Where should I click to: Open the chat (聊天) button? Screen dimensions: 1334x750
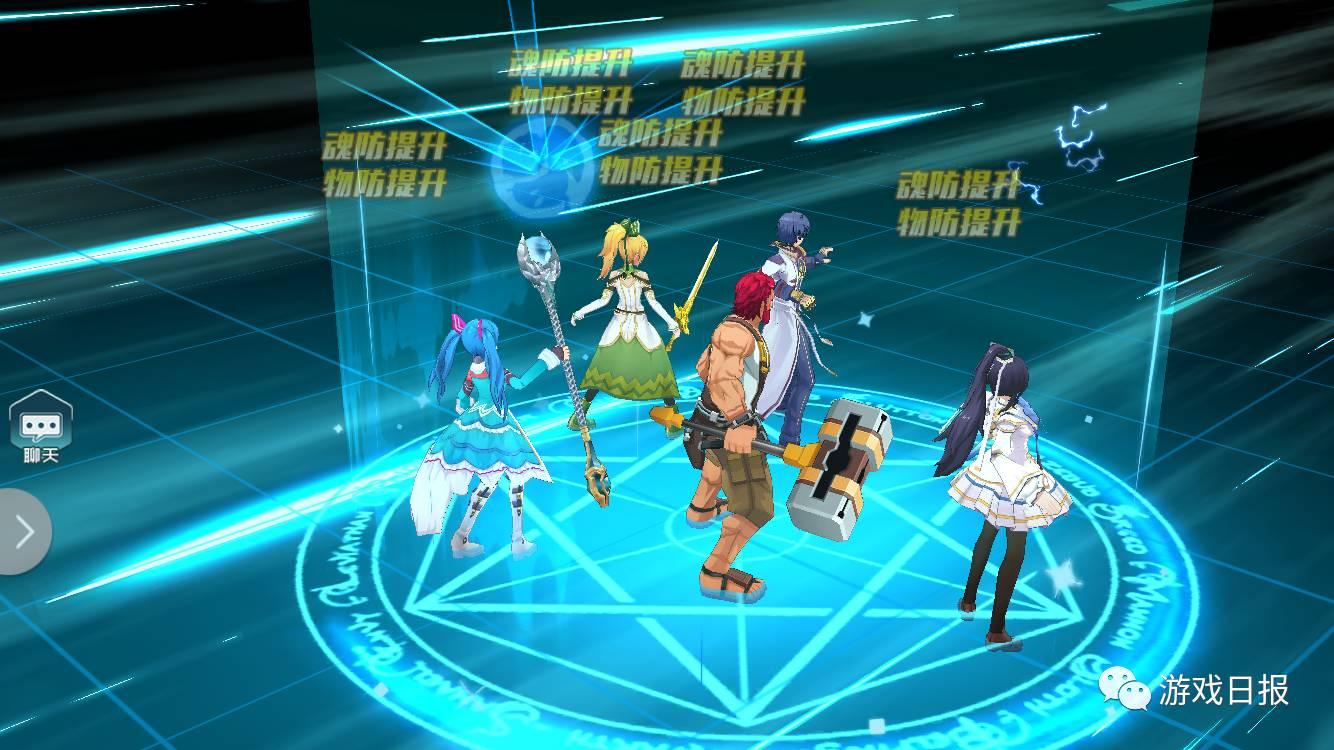(40, 428)
